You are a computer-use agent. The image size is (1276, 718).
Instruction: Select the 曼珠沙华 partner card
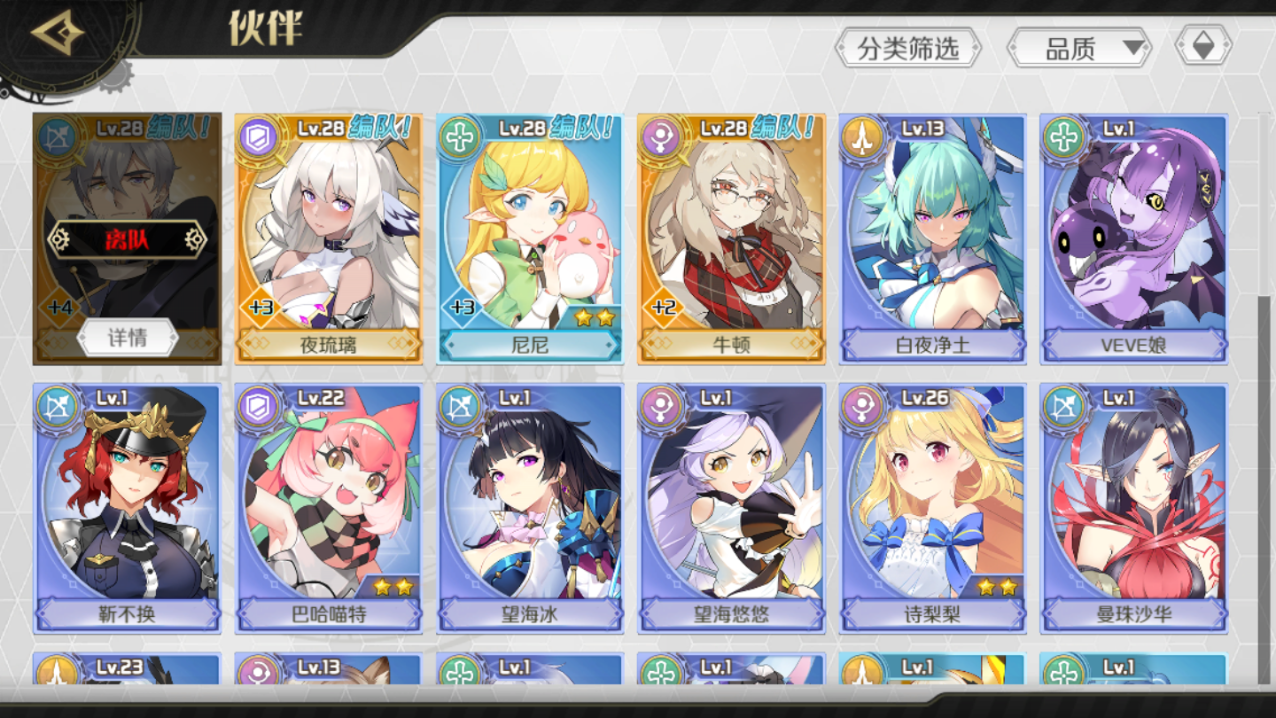point(1133,507)
